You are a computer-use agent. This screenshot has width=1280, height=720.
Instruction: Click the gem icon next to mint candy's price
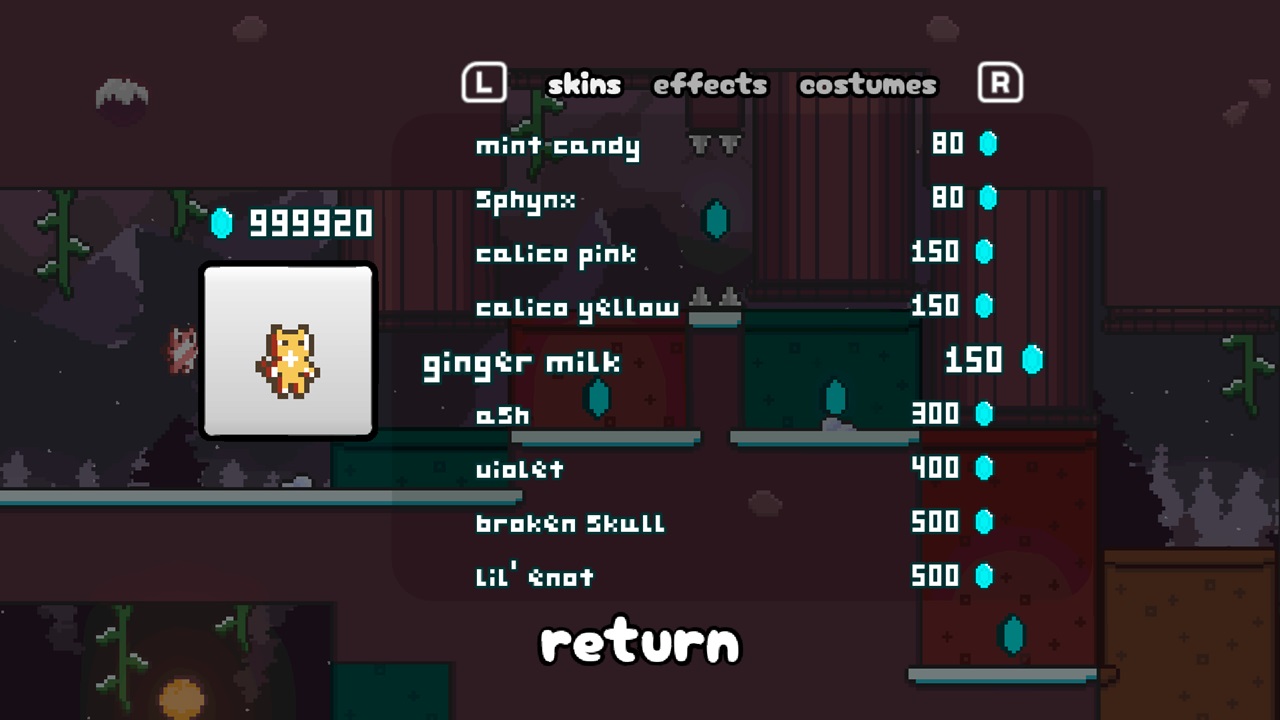(988, 144)
